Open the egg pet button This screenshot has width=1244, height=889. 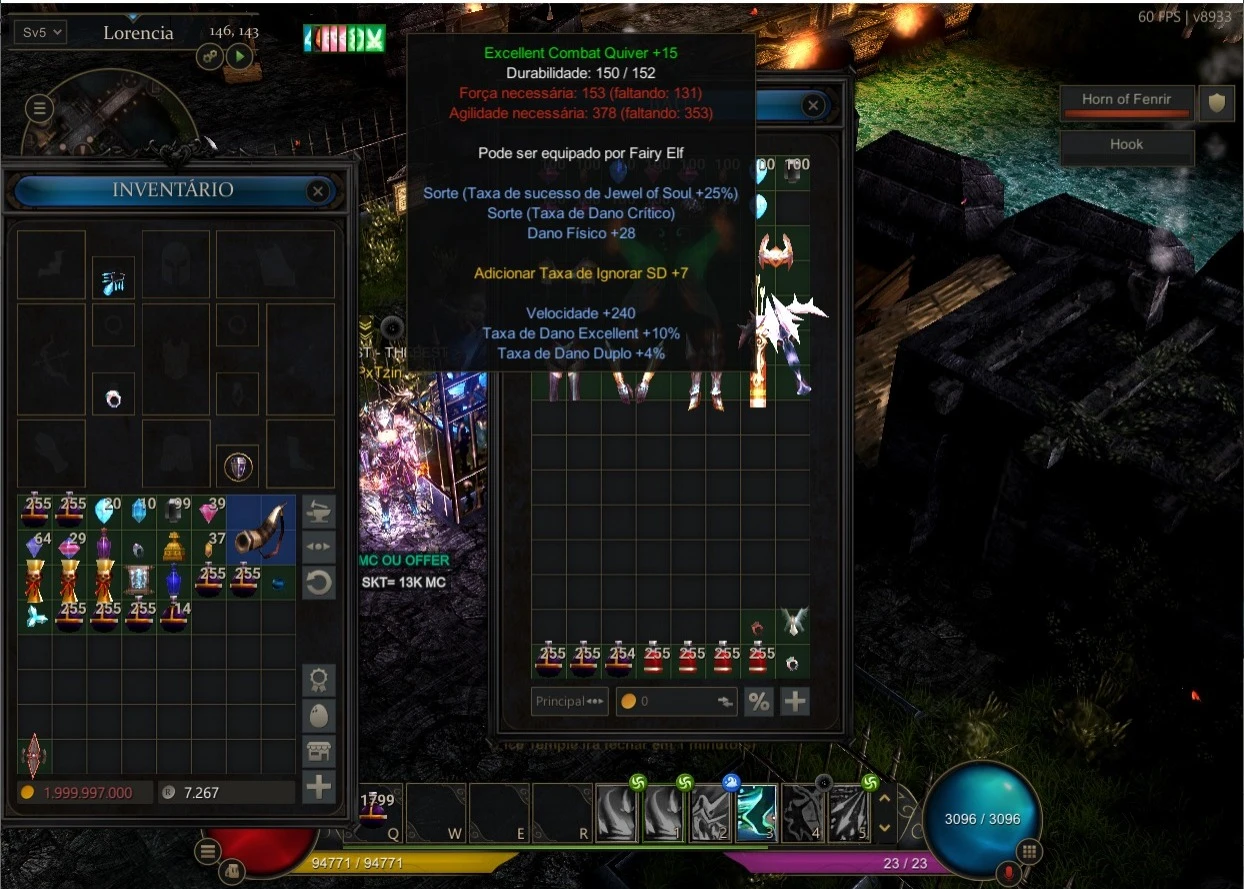pos(319,716)
